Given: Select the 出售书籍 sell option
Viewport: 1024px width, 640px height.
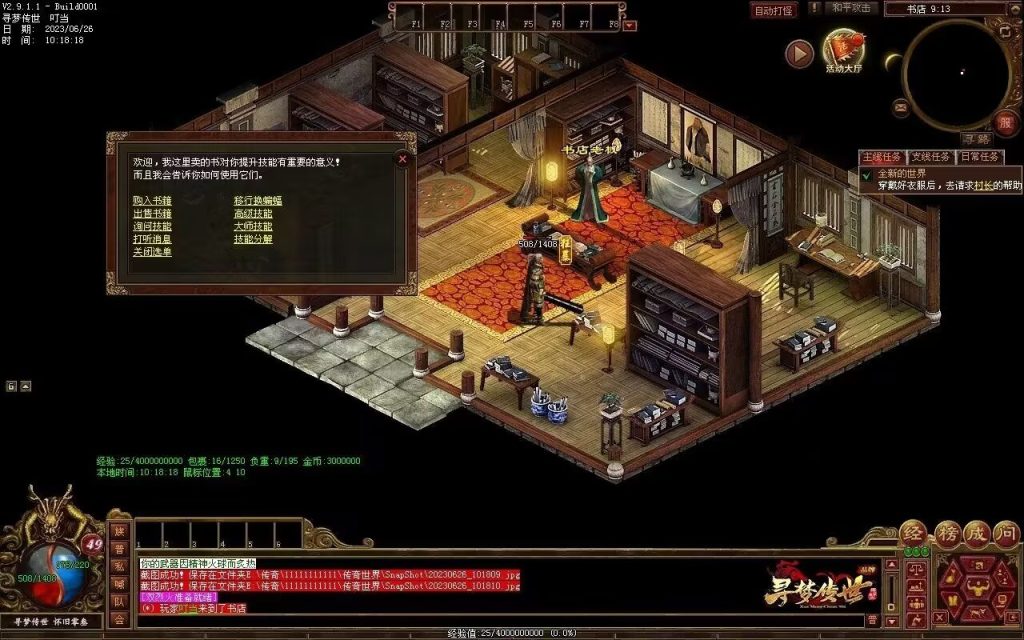Looking at the screenshot, I should 152,213.
